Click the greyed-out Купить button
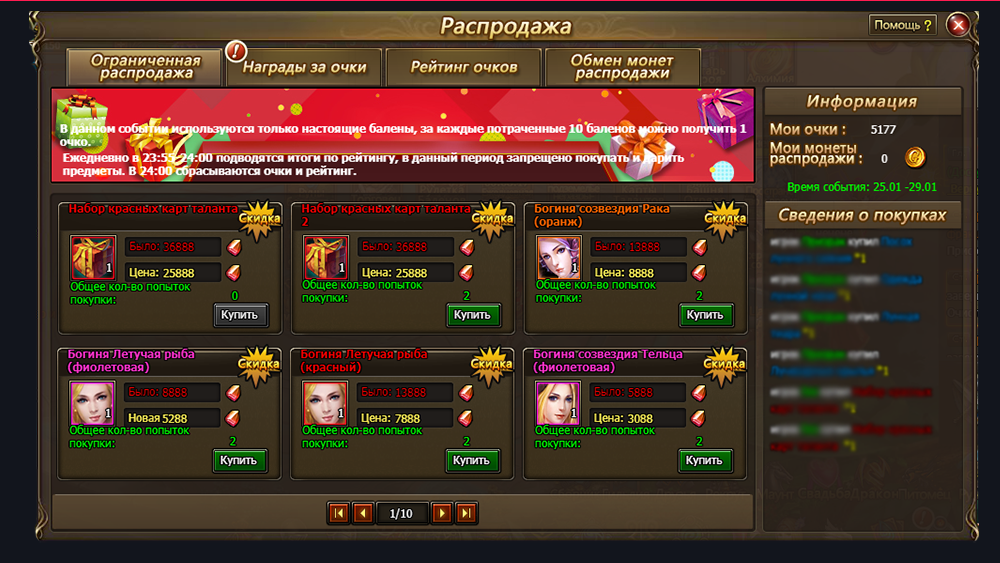This screenshot has height=563, width=1000. pos(240,315)
